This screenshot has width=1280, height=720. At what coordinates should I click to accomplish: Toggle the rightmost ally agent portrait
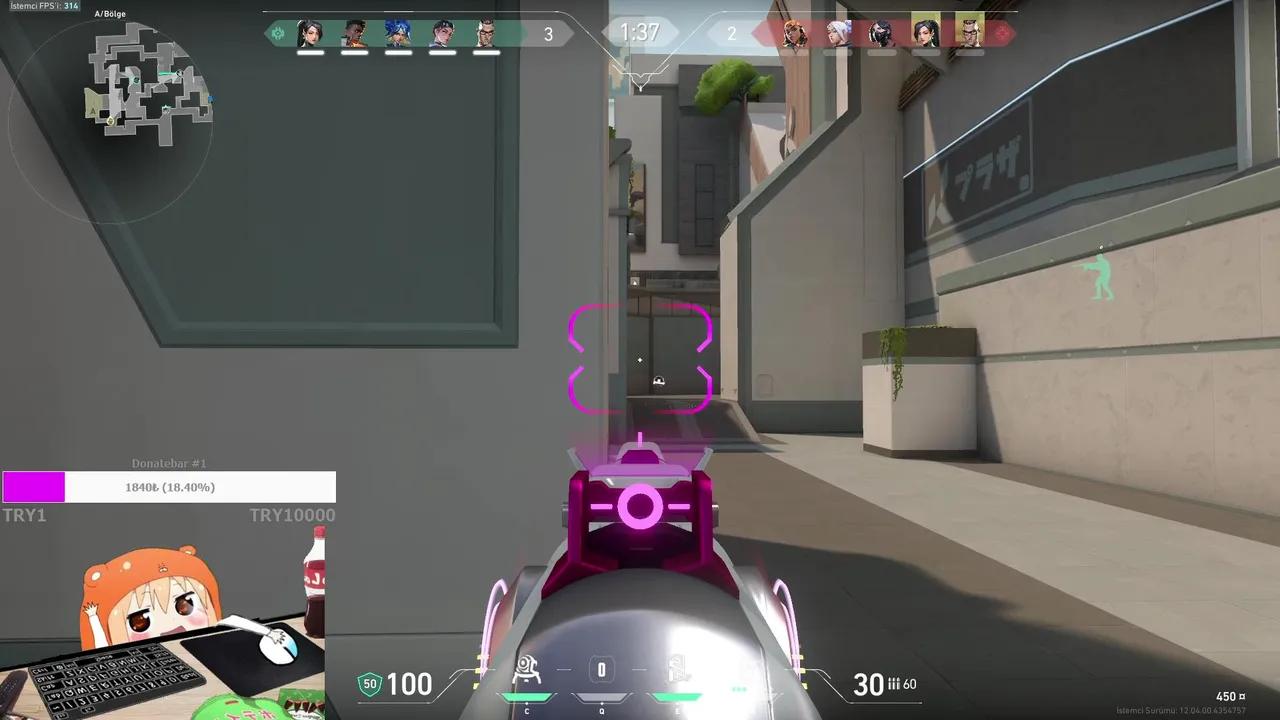point(486,33)
